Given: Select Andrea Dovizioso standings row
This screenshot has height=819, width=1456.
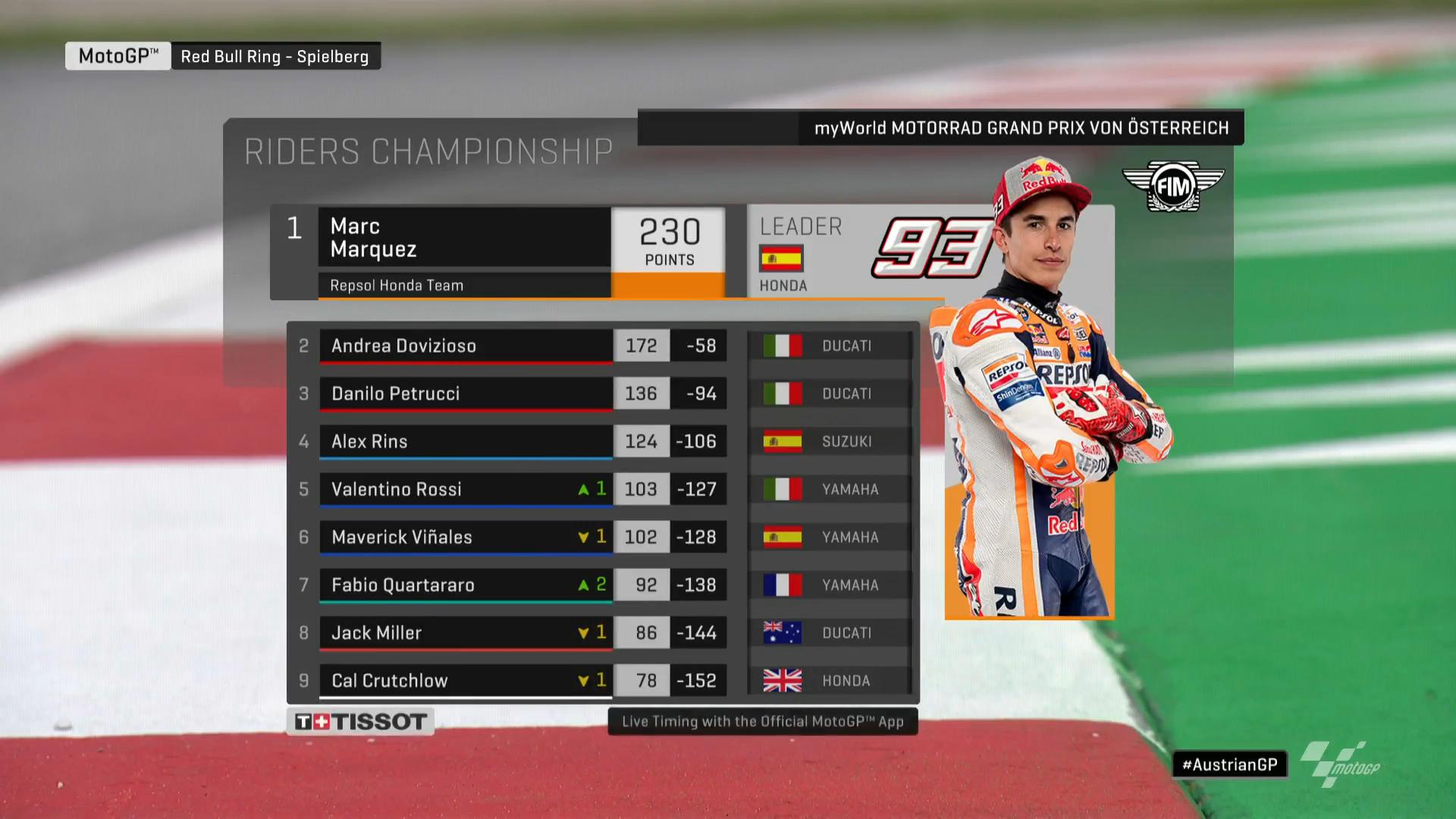Looking at the screenshot, I should coord(465,346).
